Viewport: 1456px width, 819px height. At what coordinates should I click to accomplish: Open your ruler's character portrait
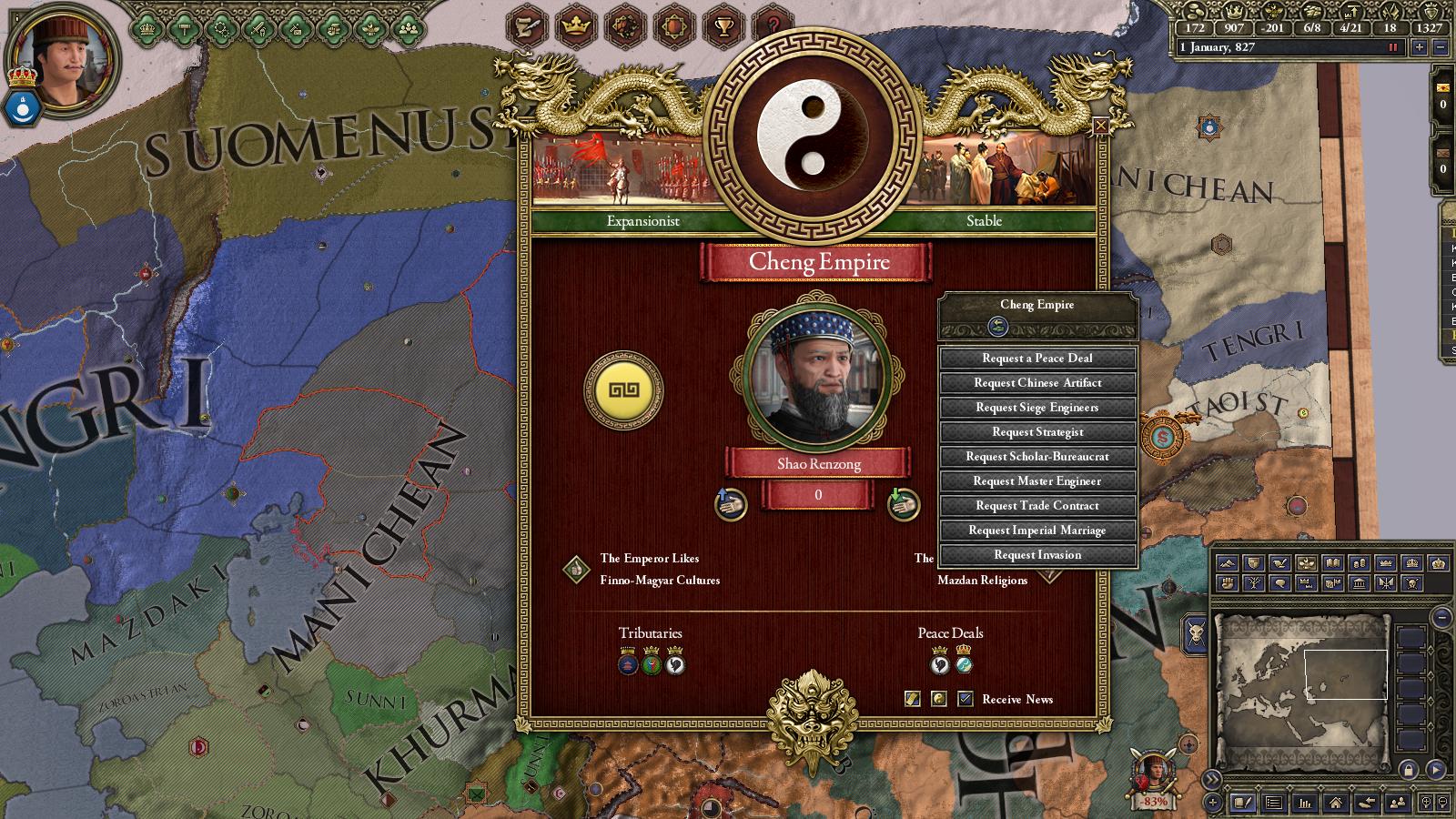64,61
